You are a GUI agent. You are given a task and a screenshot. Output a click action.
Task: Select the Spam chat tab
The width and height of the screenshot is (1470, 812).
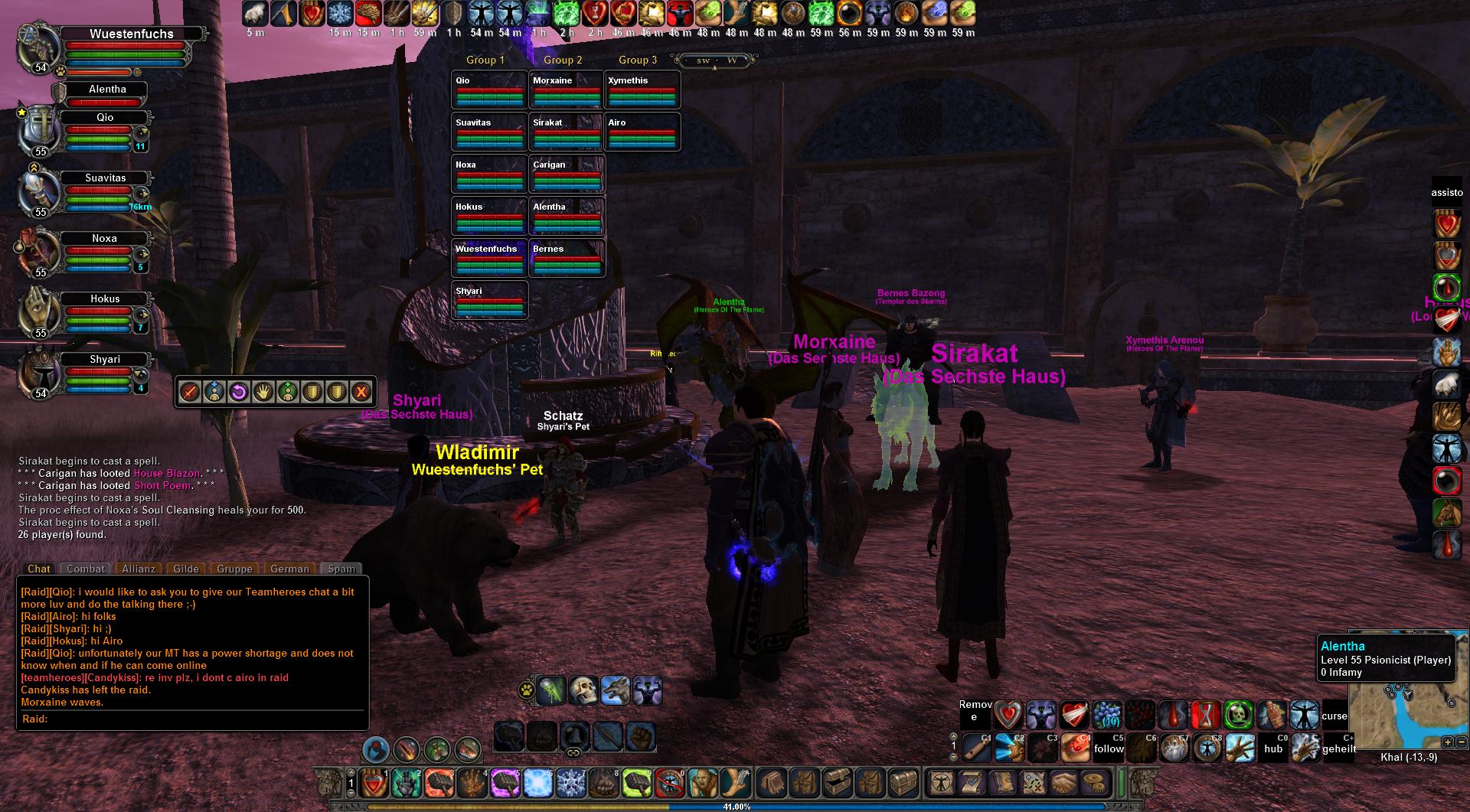(341, 569)
